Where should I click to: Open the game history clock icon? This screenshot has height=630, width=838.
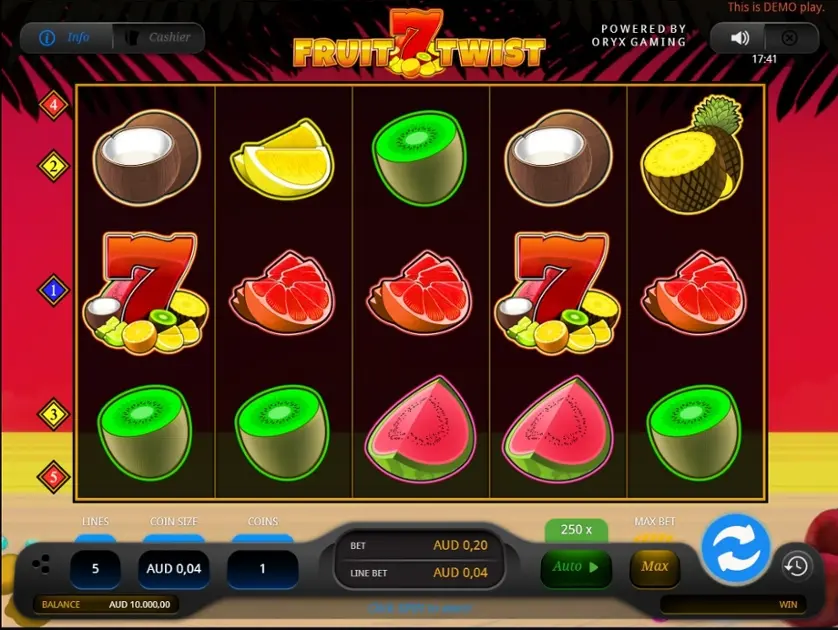pyautogui.click(x=796, y=566)
